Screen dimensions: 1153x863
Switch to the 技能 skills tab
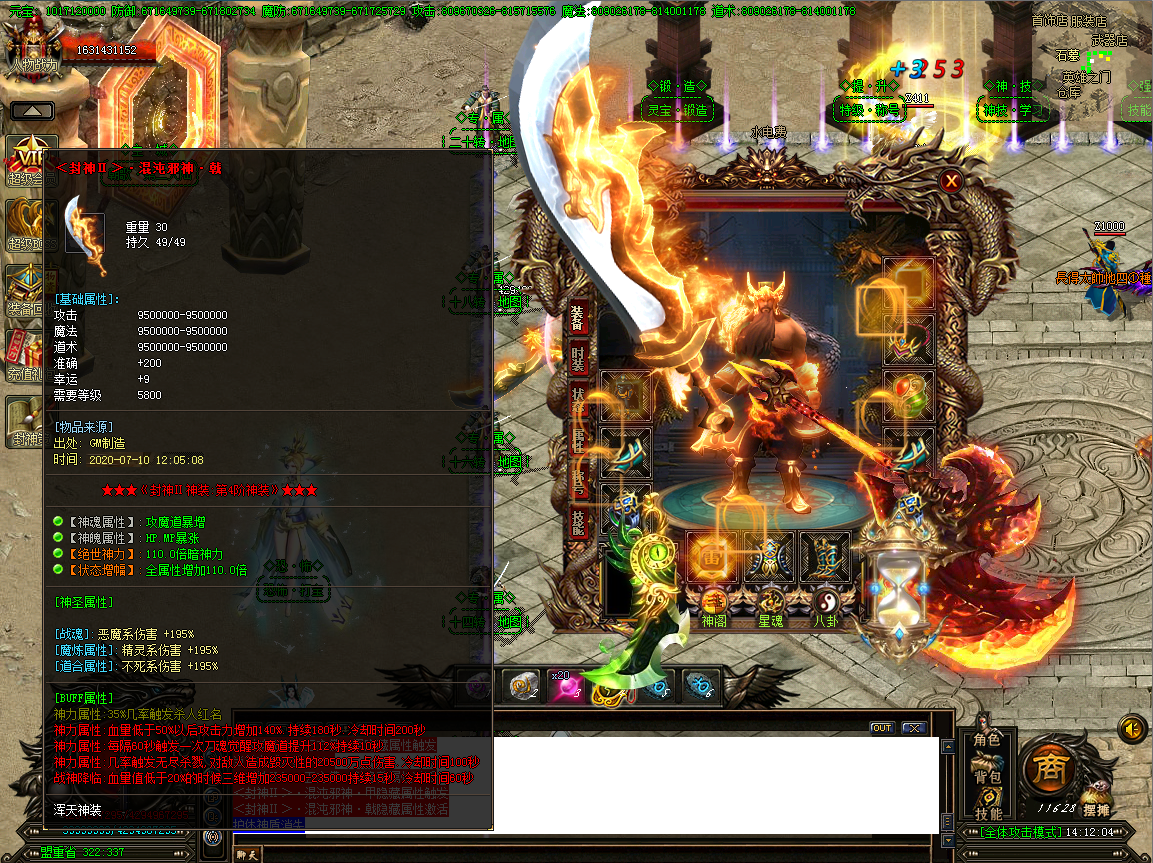tap(579, 521)
